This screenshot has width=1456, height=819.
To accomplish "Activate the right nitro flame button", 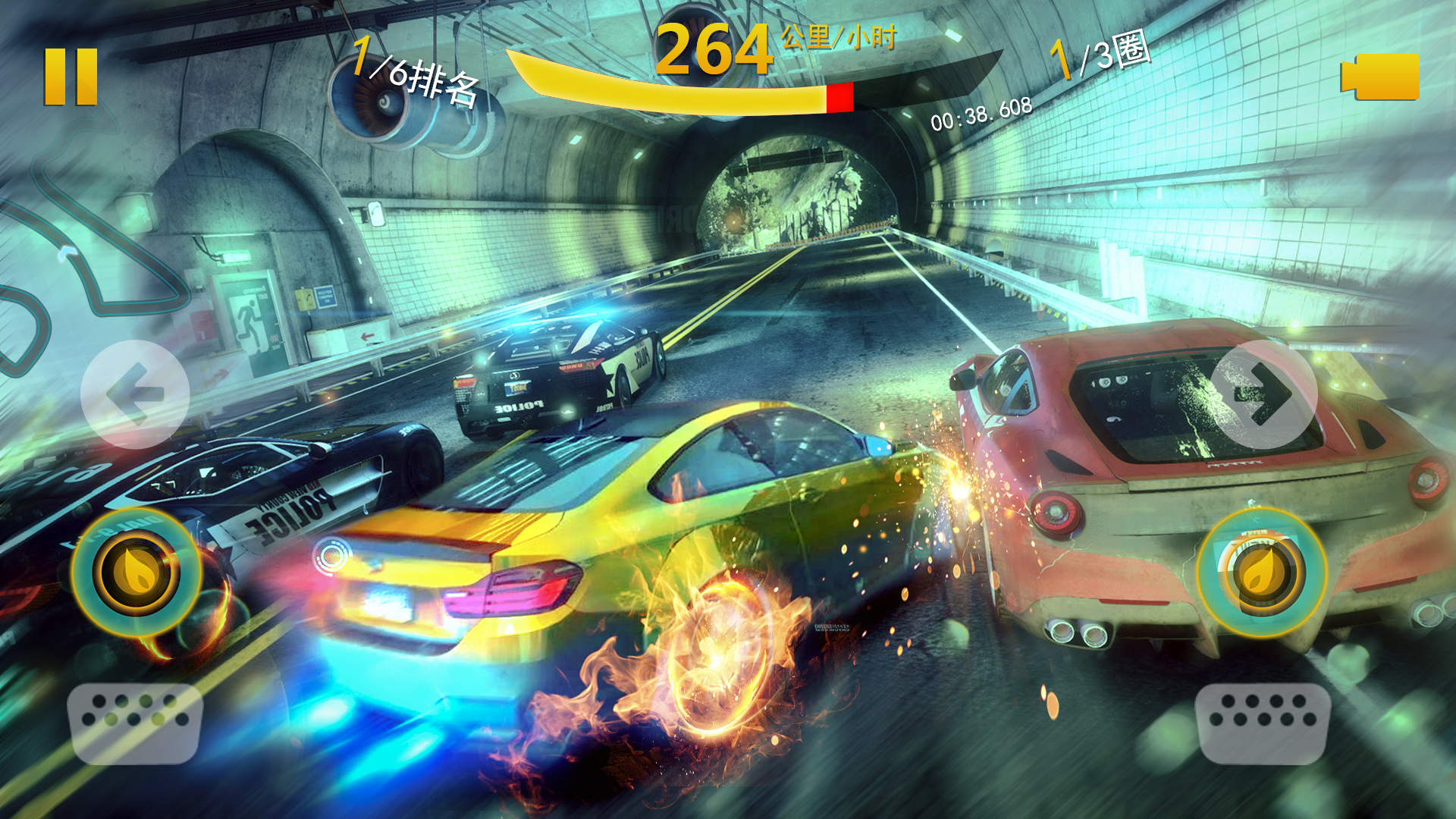I will pyautogui.click(x=1262, y=573).
